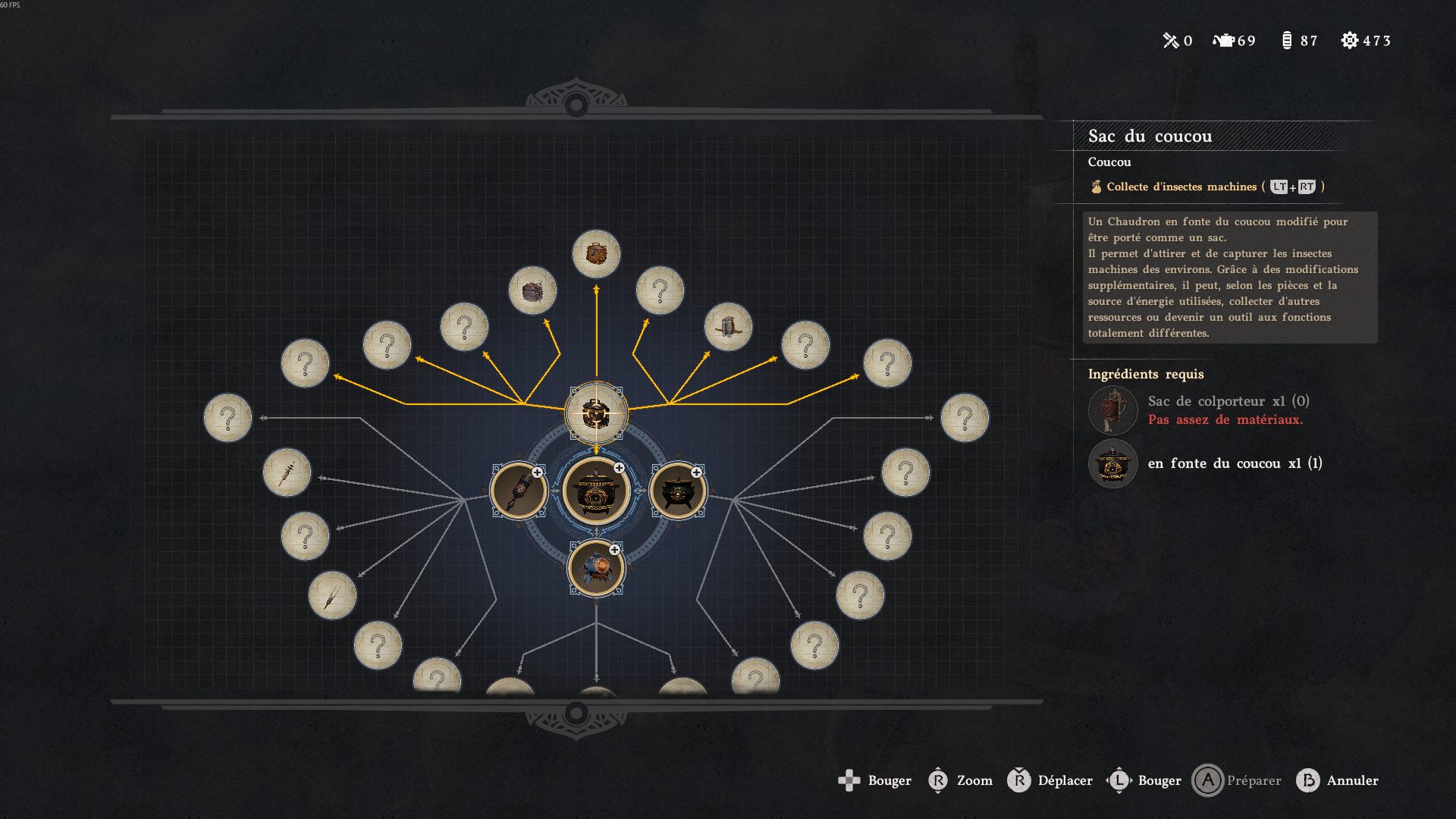Choose the large ornate cast-iron cauldron node
1456x819 pixels.
pos(596,491)
